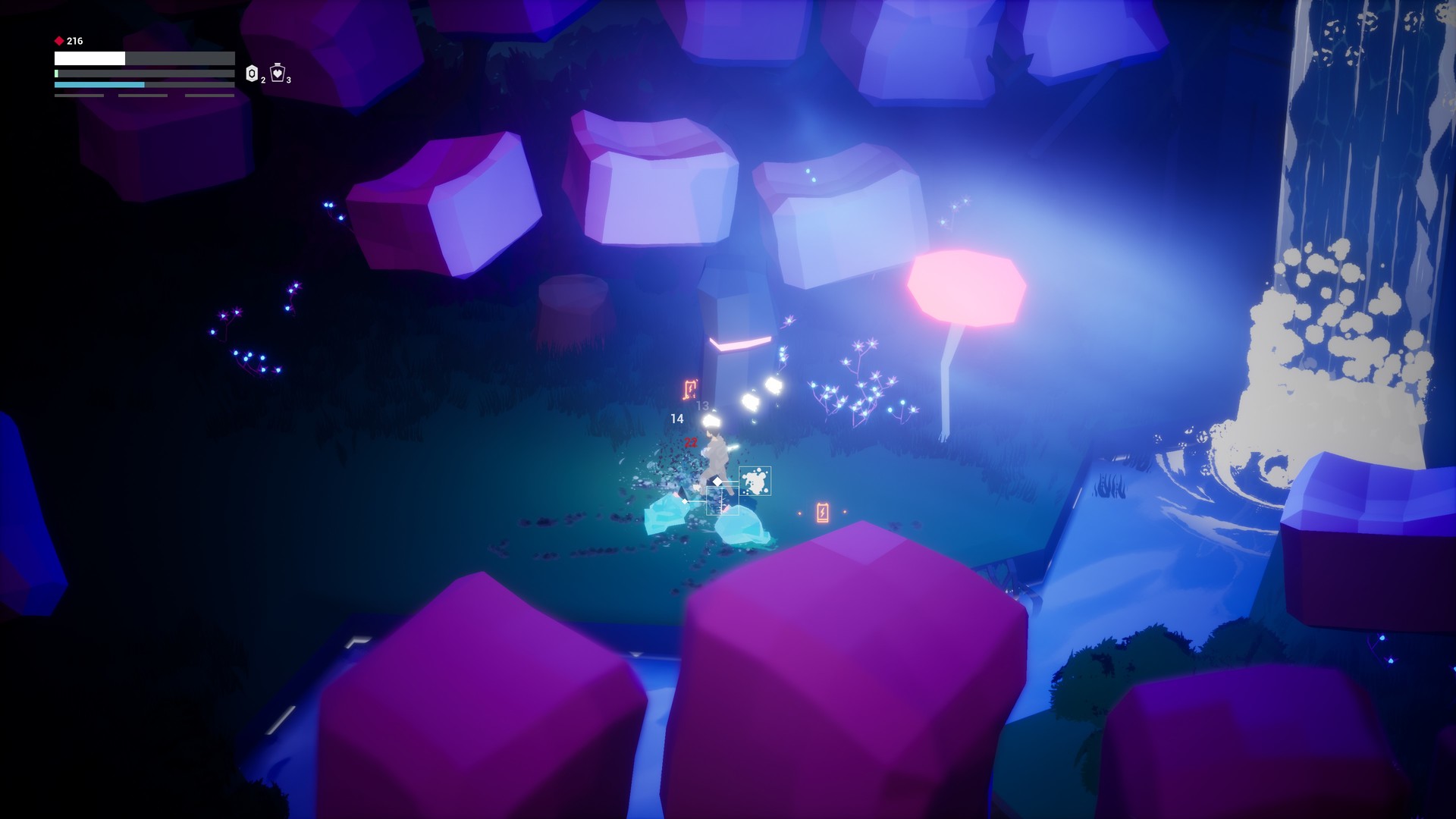Click the red damage number 22

(691, 442)
